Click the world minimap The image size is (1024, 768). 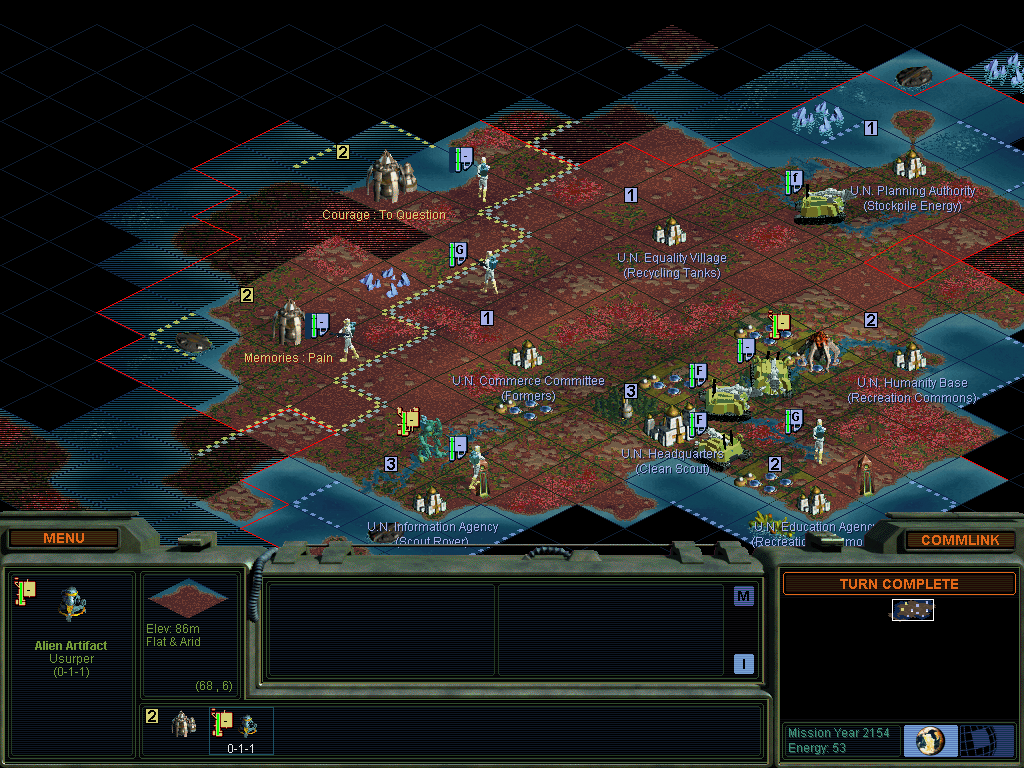click(913, 609)
